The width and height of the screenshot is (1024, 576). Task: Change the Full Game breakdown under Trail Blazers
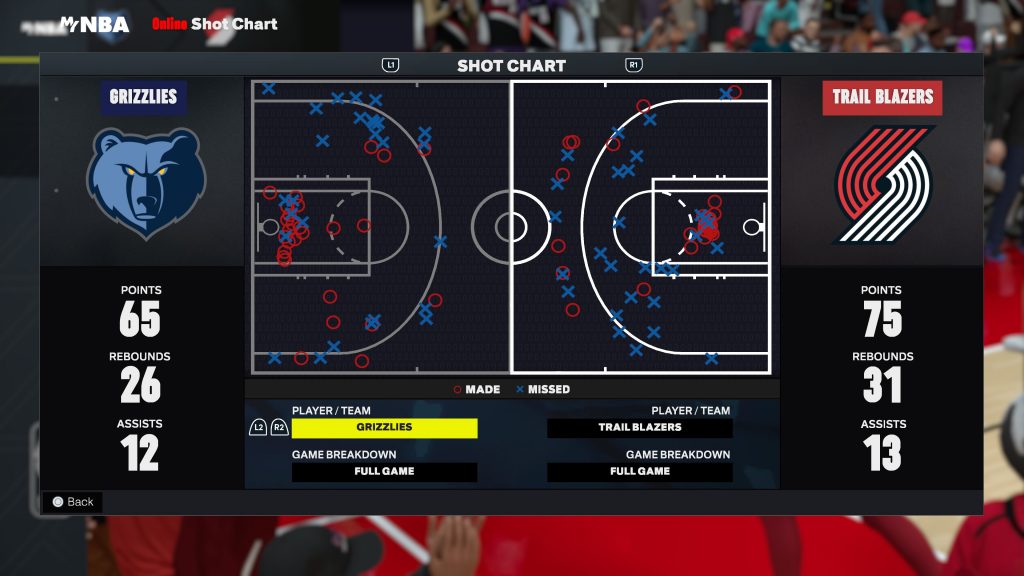pyautogui.click(x=640, y=472)
